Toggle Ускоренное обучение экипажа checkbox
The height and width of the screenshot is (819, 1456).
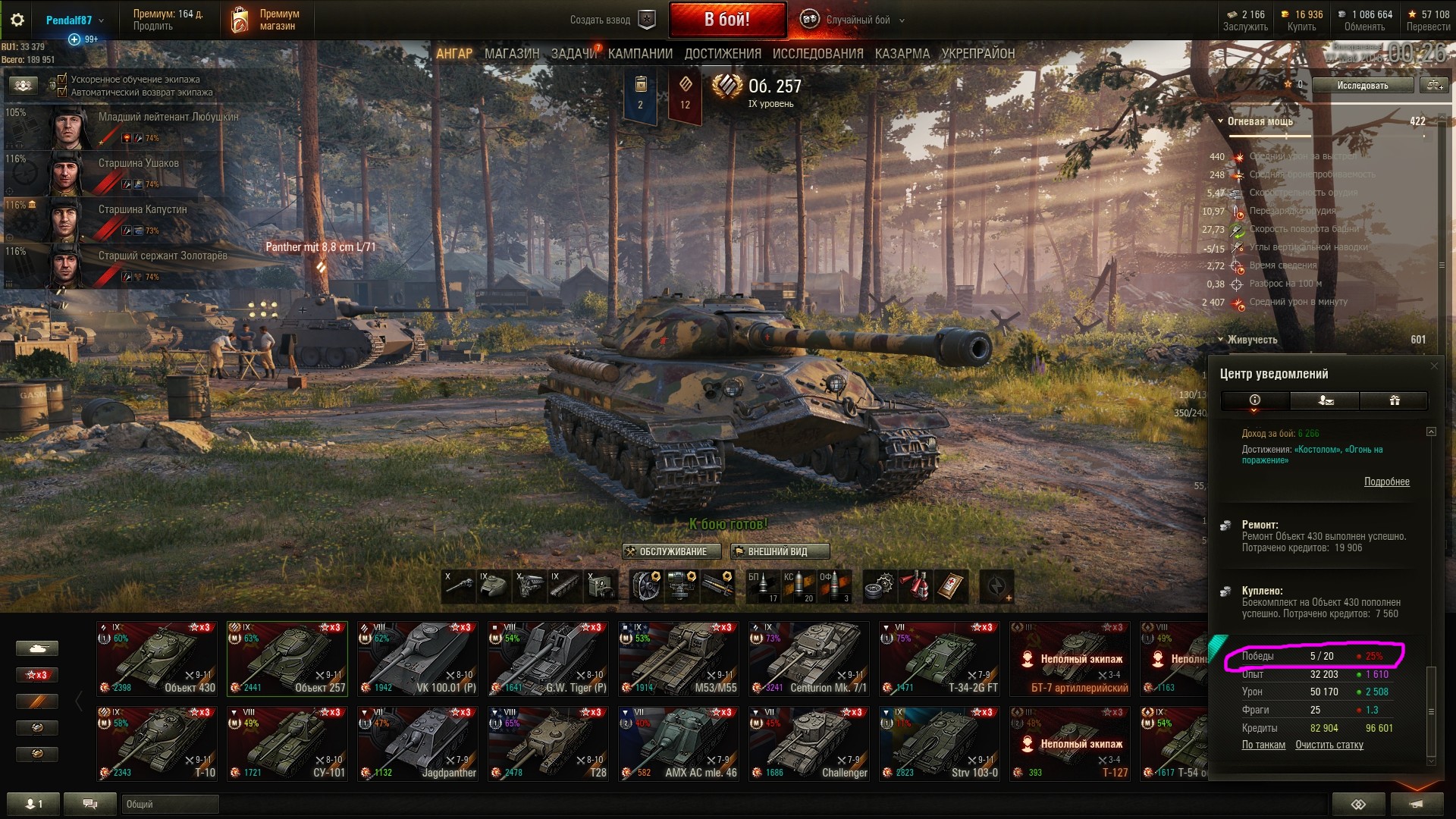(x=63, y=79)
